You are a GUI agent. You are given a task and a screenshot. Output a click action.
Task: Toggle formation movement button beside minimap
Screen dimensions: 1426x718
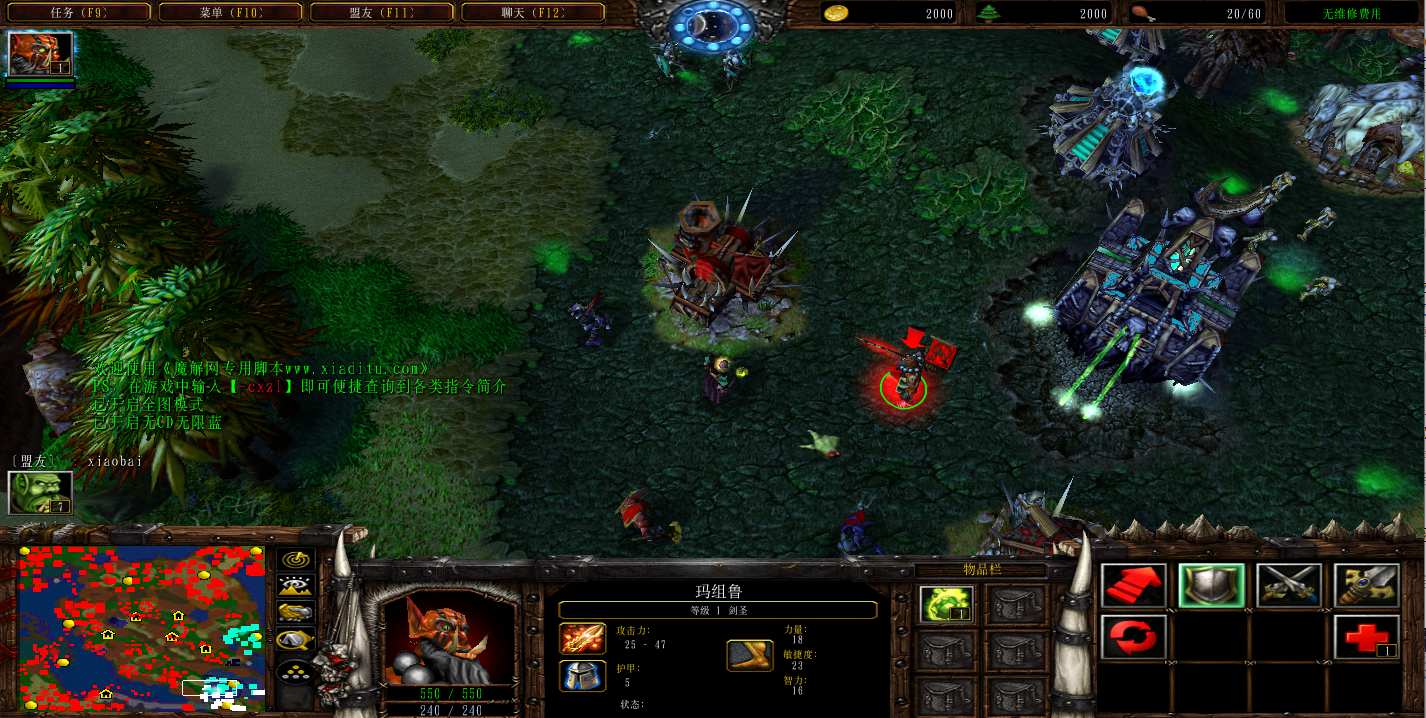point(295,671)
